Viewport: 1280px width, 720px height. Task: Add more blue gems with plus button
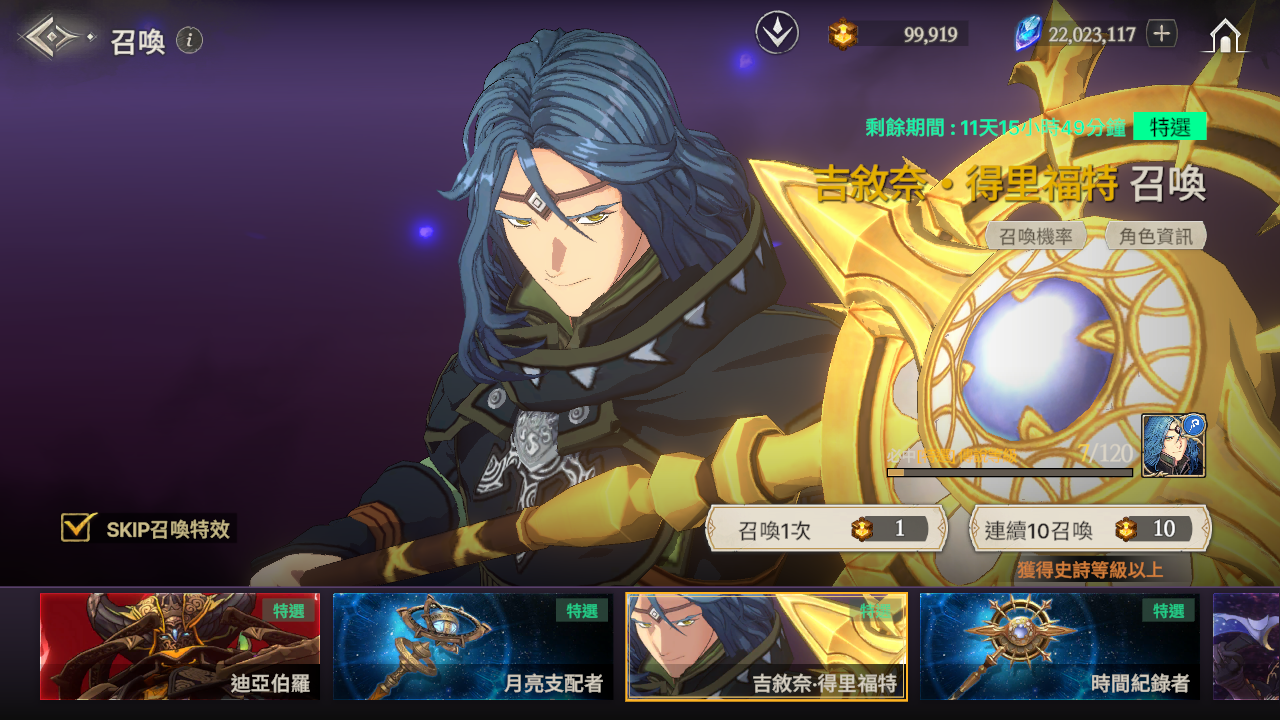(1161, 33)
